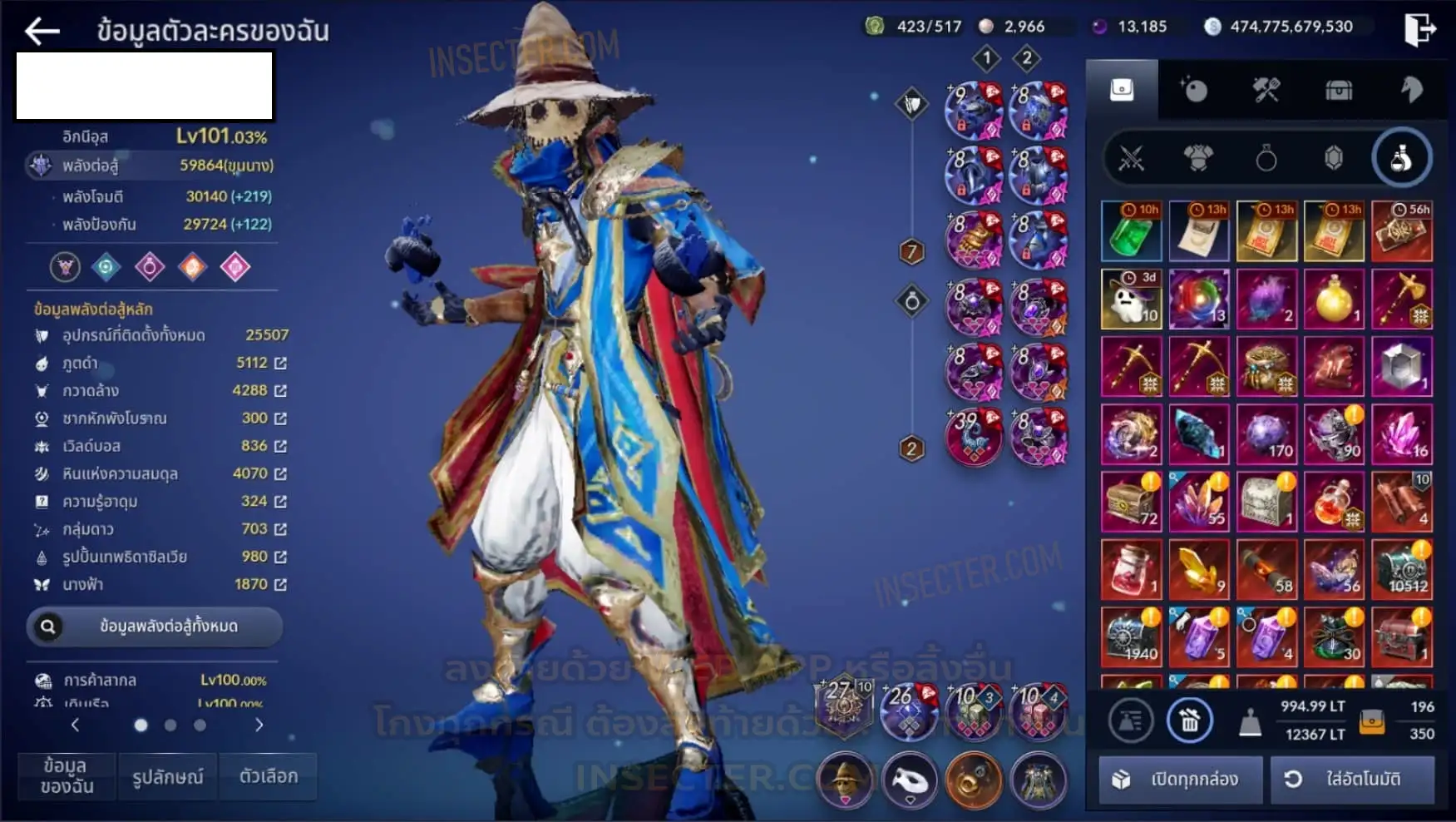Select the ข้อมูลของฉัน tab
The image size is (1456, 822).
[67, 776]
